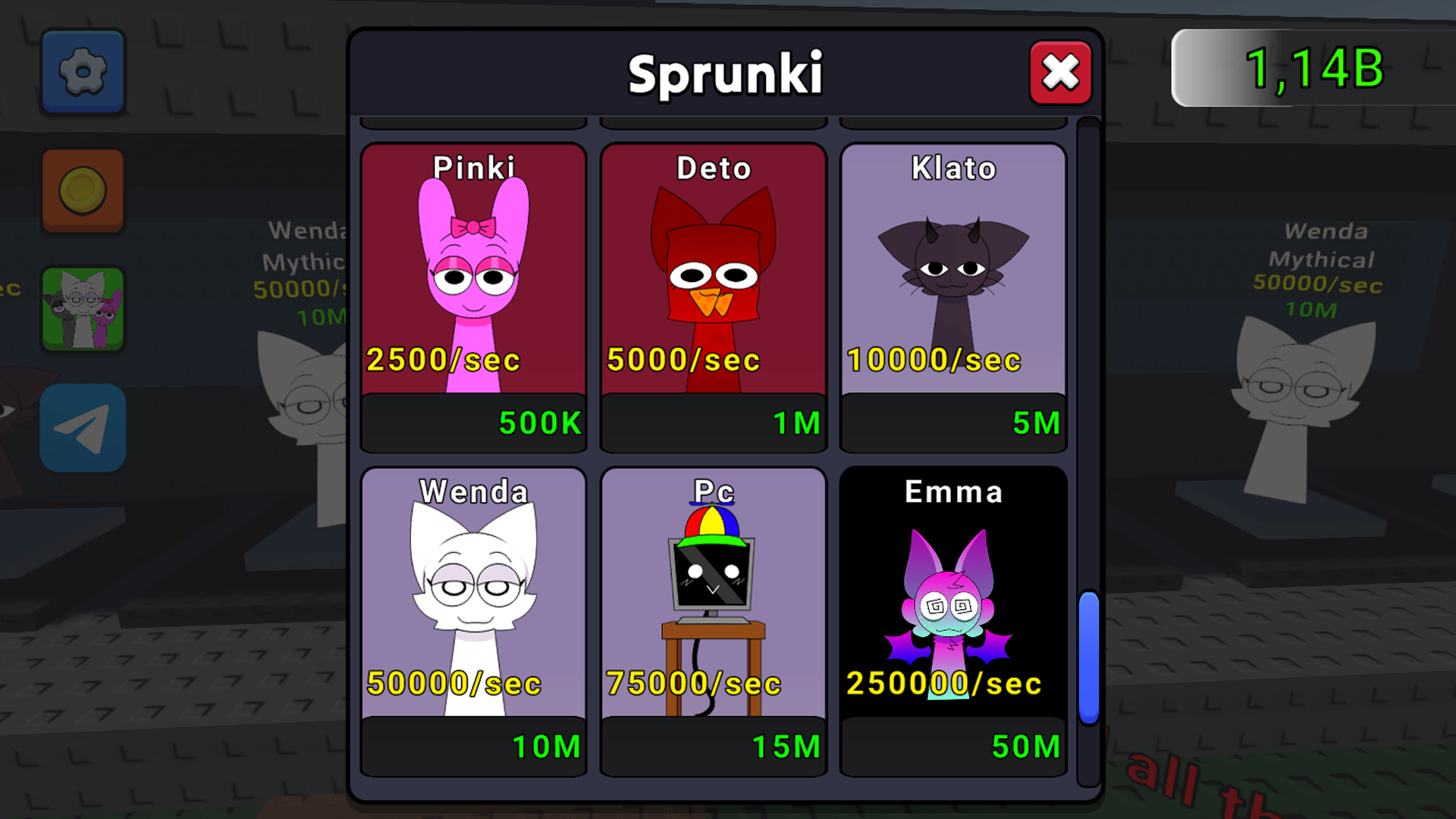The width and height of the screenshot is (1456, 819).
Task: Purchase Klato for 5M
Action: point(953,423)
